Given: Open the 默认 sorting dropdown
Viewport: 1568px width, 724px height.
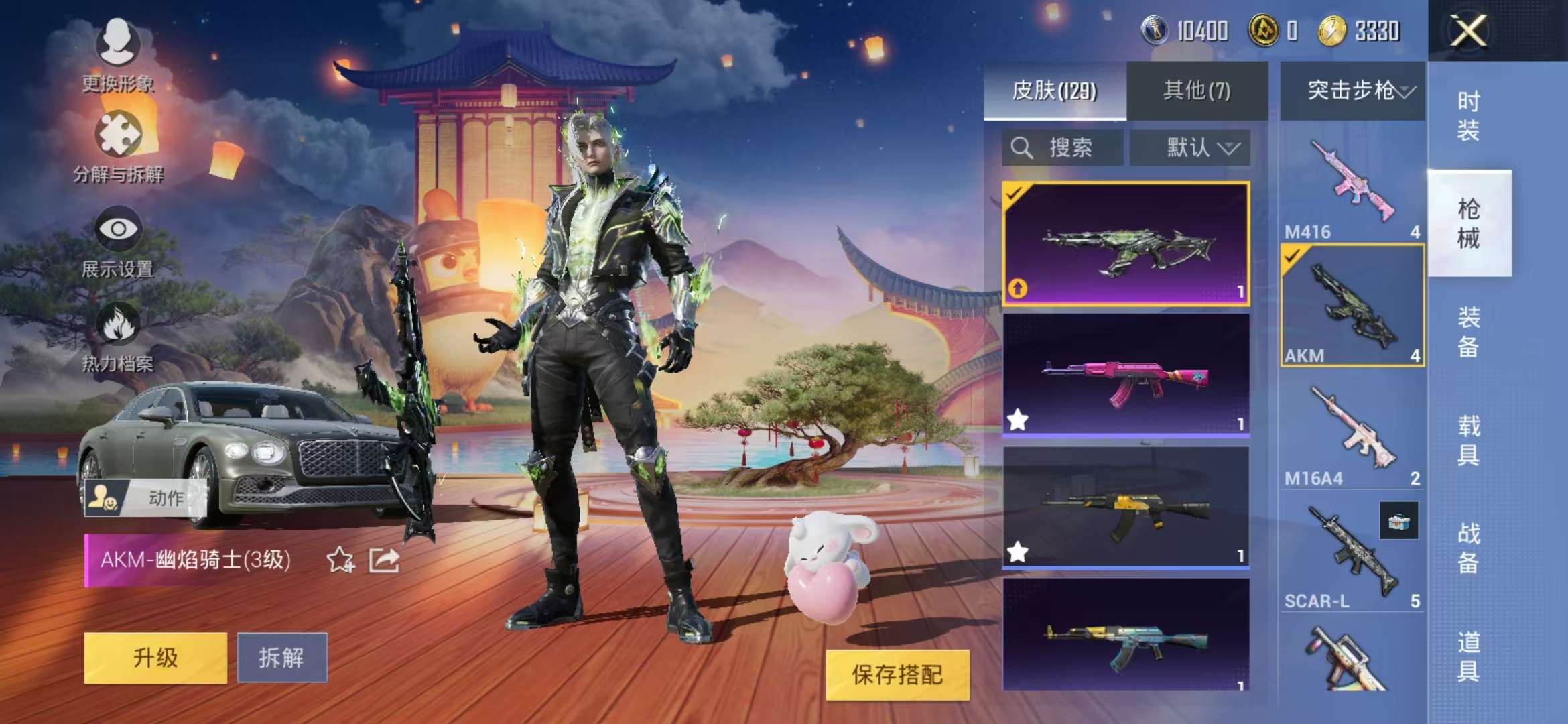Looking at the screenshot, I should (x=1191, y=148).
